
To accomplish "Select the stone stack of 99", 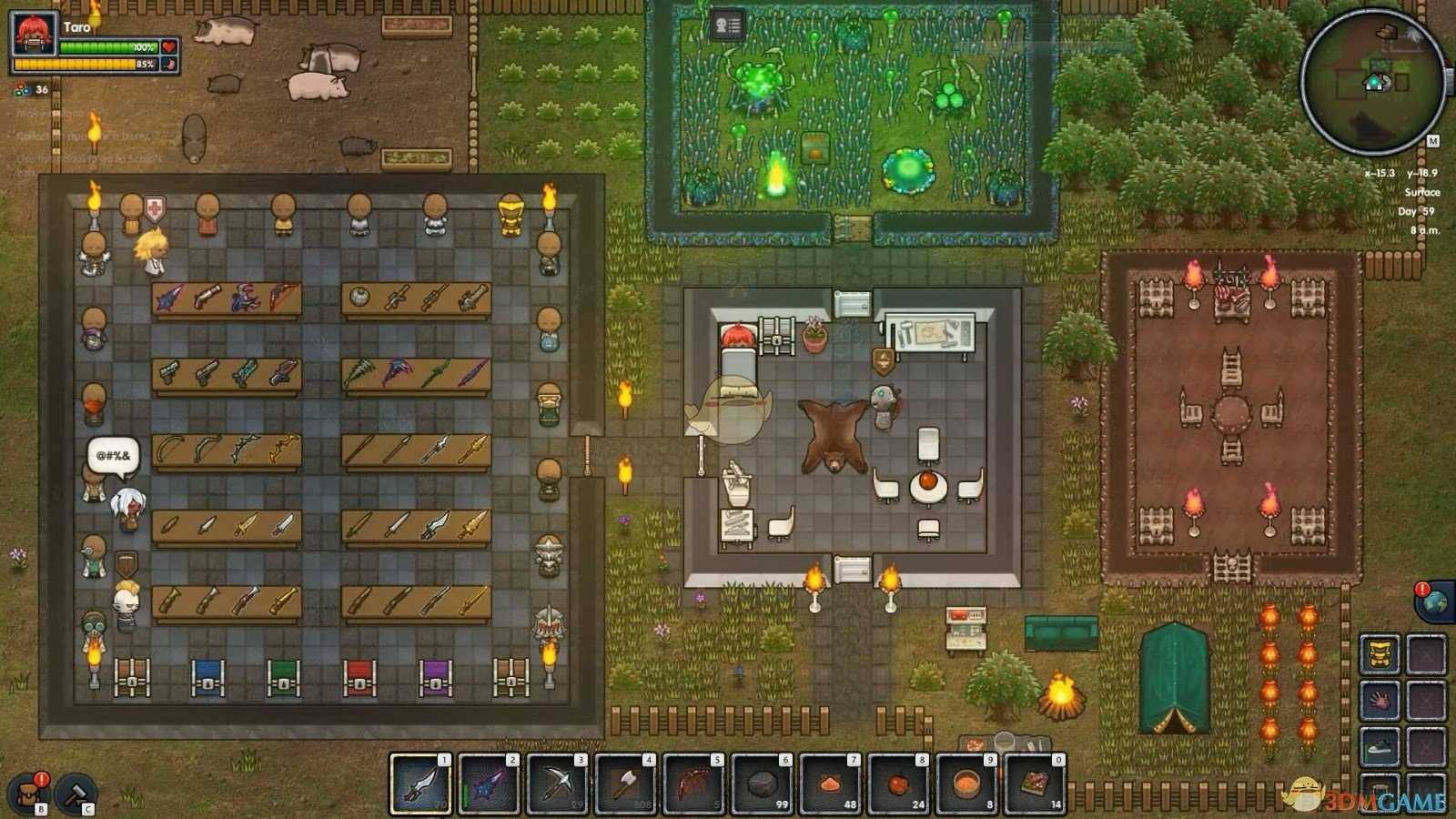I will (761, 784).
